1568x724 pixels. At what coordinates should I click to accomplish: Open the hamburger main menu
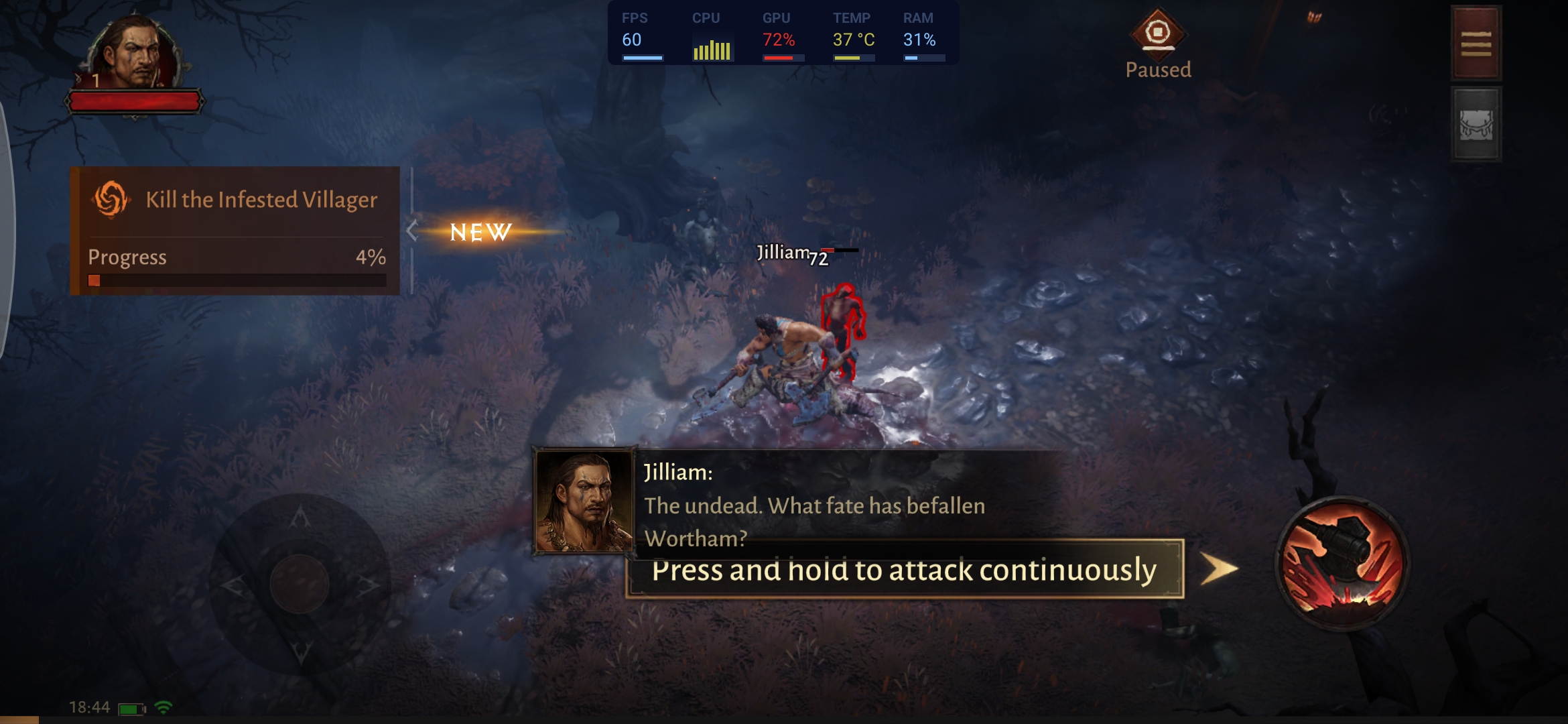tap(1476, 44)
